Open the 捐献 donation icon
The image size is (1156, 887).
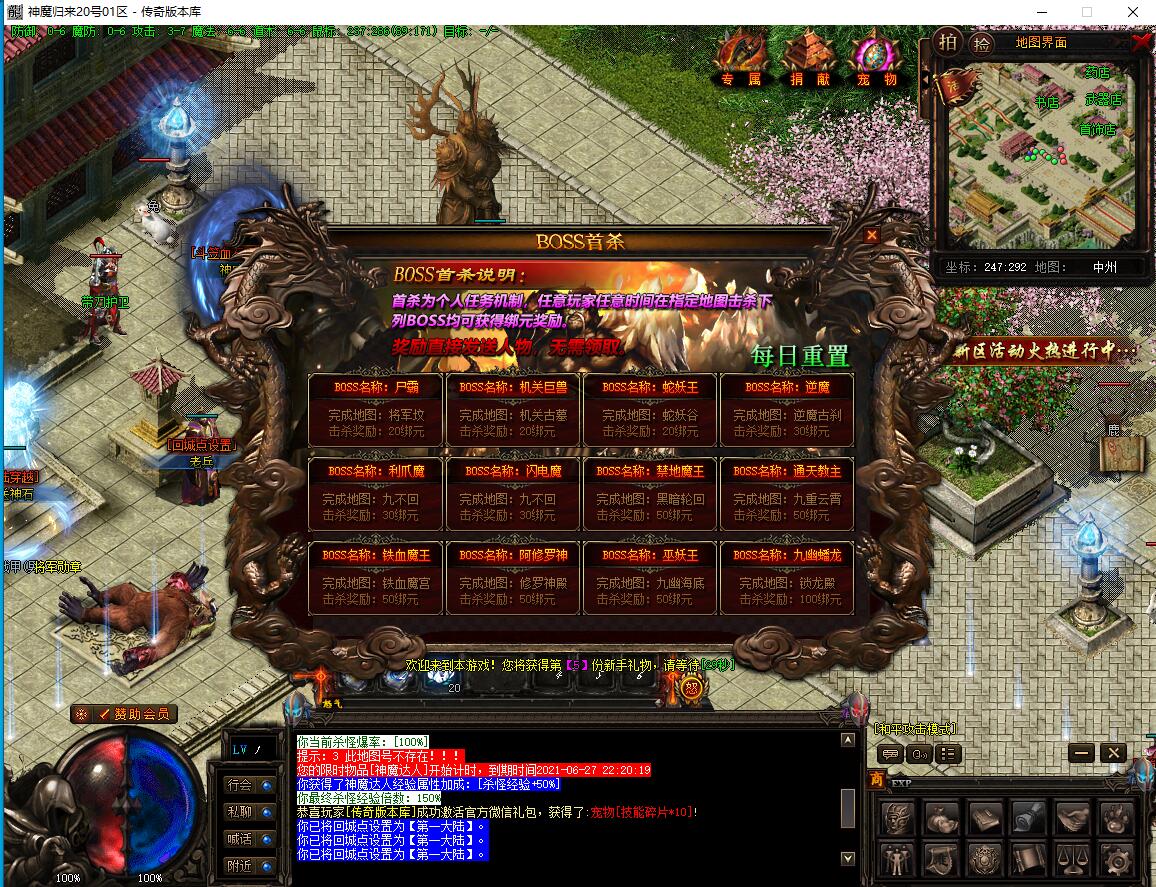coord(809,58)
